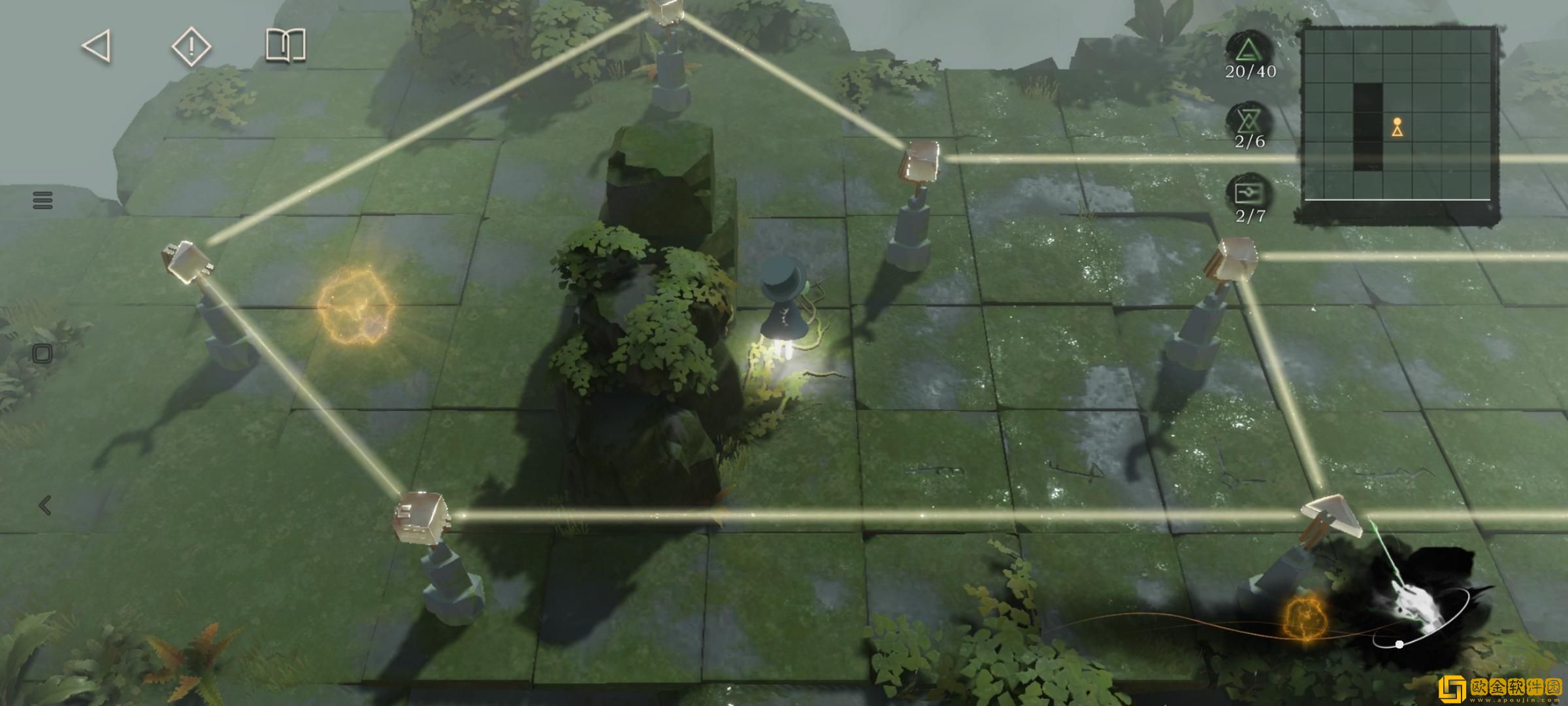Open the grid minimap
Image resolution: width=1568 pixels, height=706 pixels.
tap(1398, 124)
